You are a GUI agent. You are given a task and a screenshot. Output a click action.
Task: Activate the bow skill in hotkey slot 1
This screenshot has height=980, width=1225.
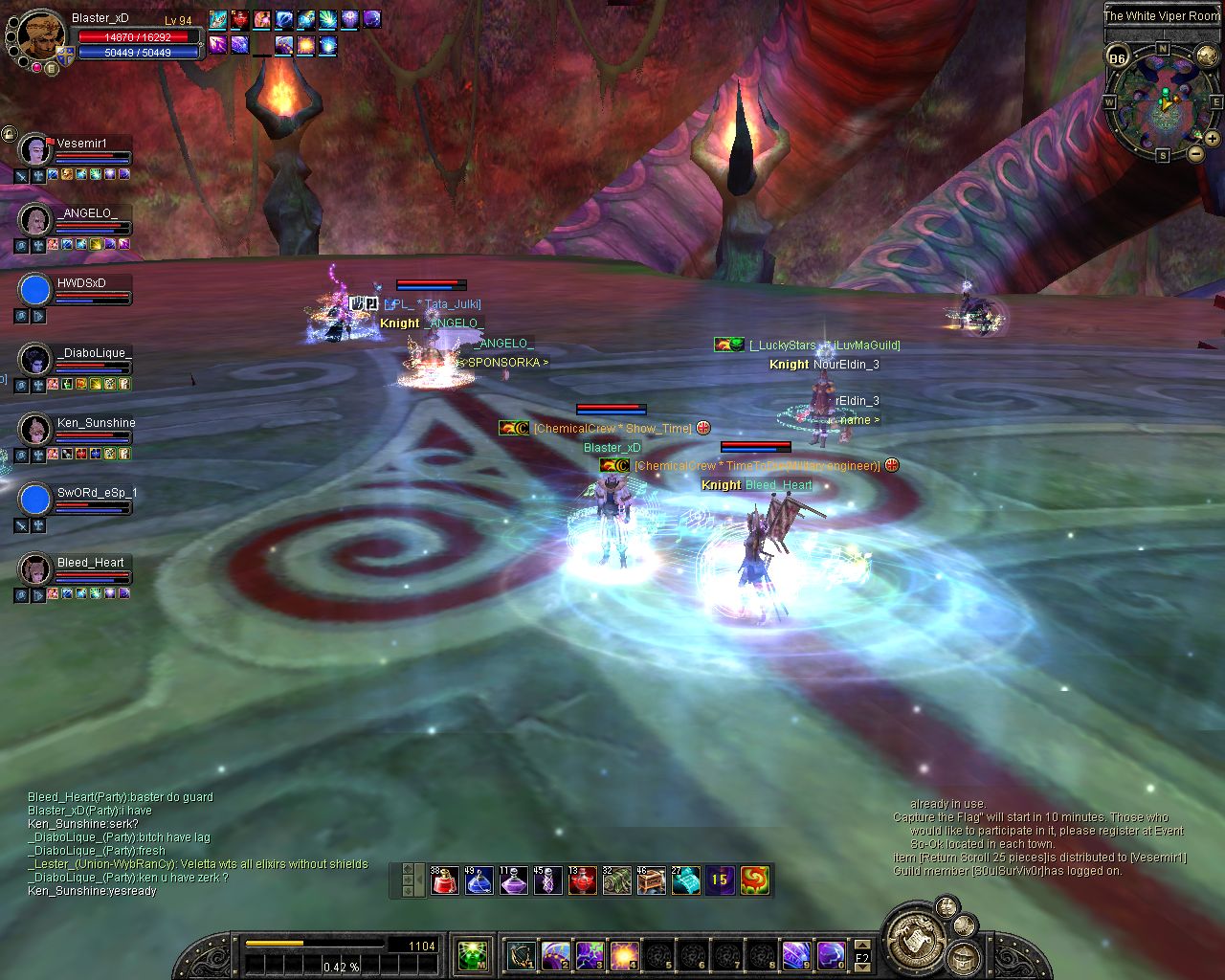(522, 954)
